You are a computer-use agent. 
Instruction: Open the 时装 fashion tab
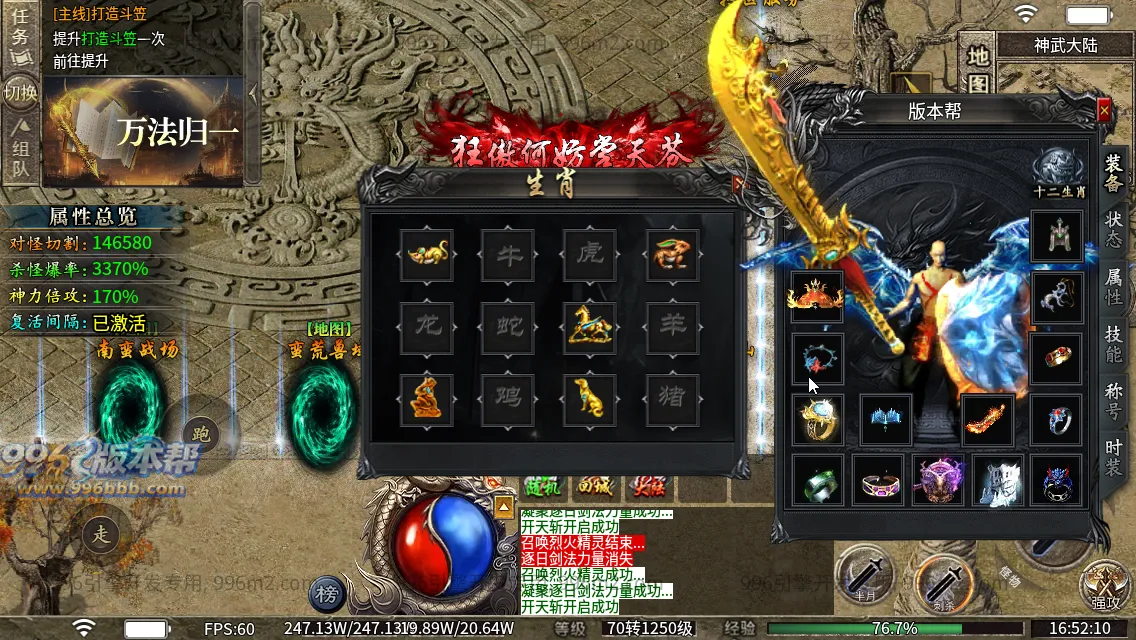click(x=1113, y=457)
